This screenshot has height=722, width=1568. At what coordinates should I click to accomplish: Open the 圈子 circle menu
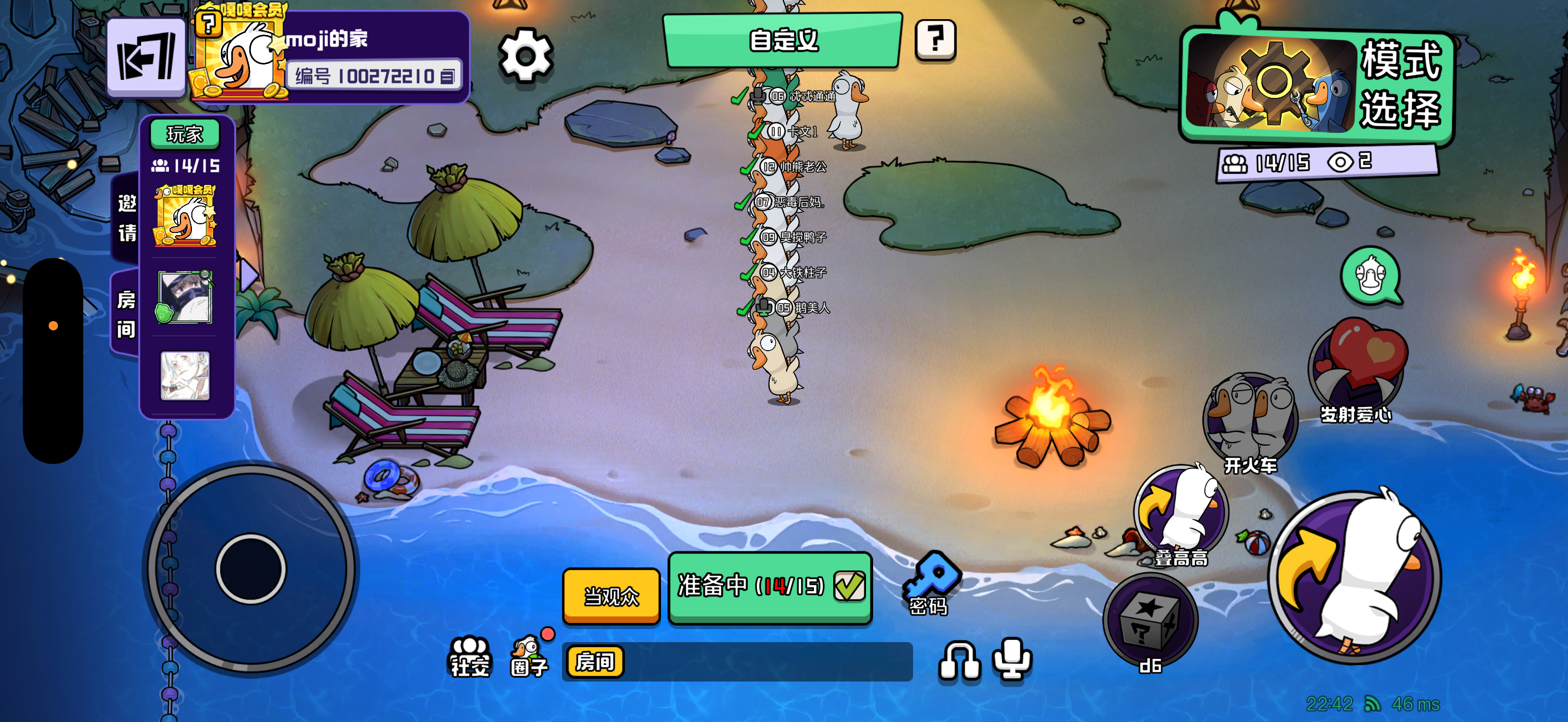(528, 656)
